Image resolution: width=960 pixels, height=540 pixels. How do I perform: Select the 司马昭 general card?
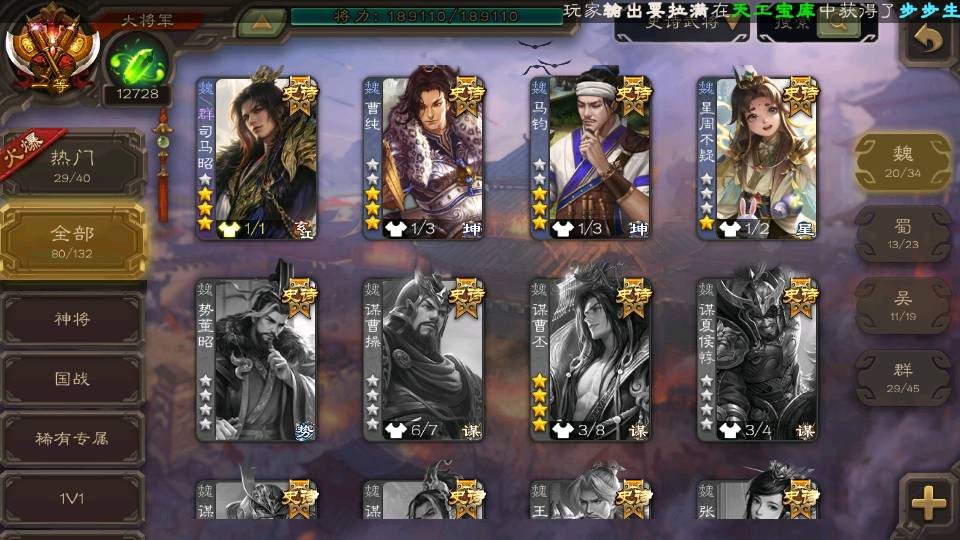pyautogui.click(x=257, y=157)
